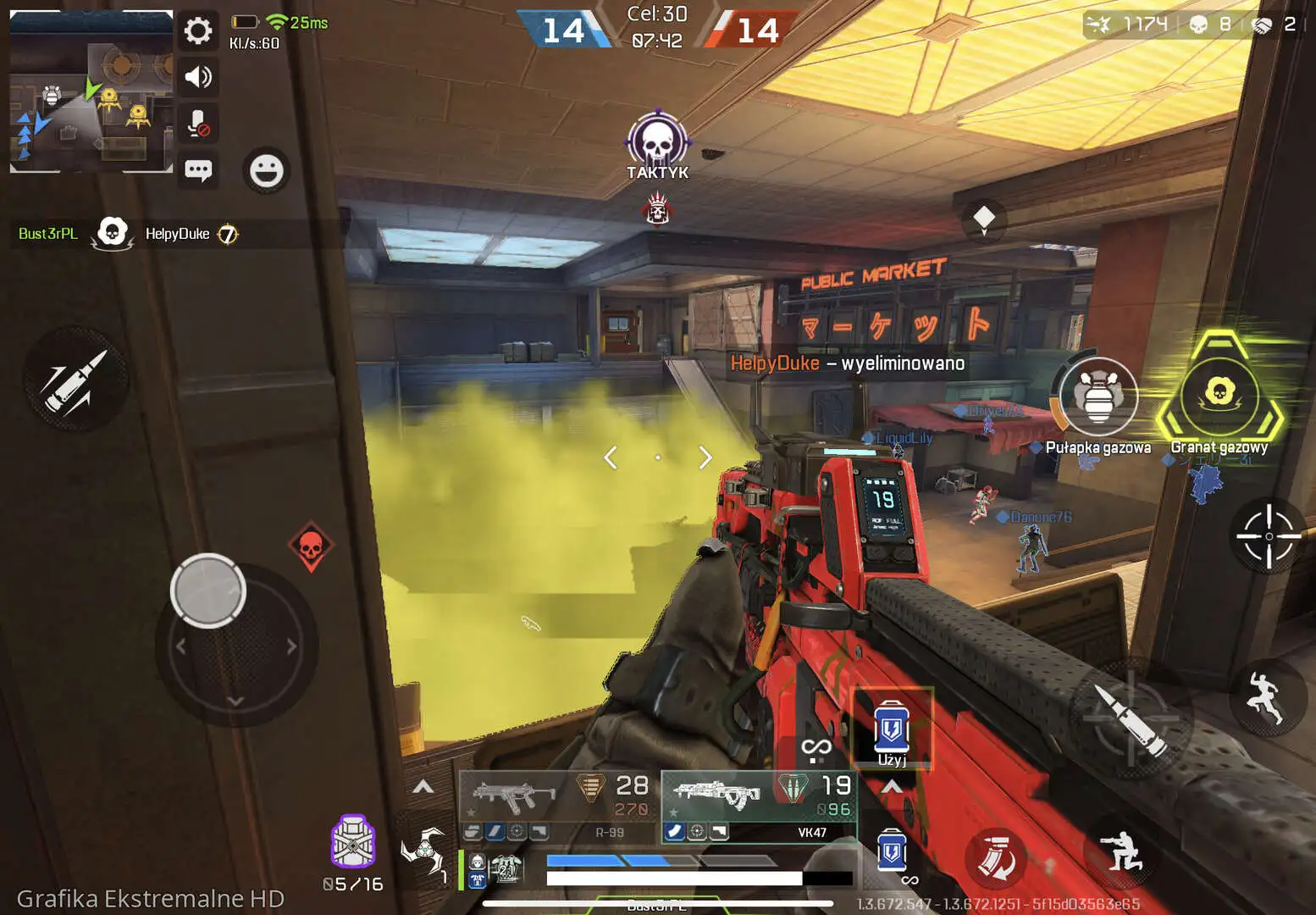1316x915 pixels.
Task: Expand the weapon panel via the up chevron
Action: 421,785
